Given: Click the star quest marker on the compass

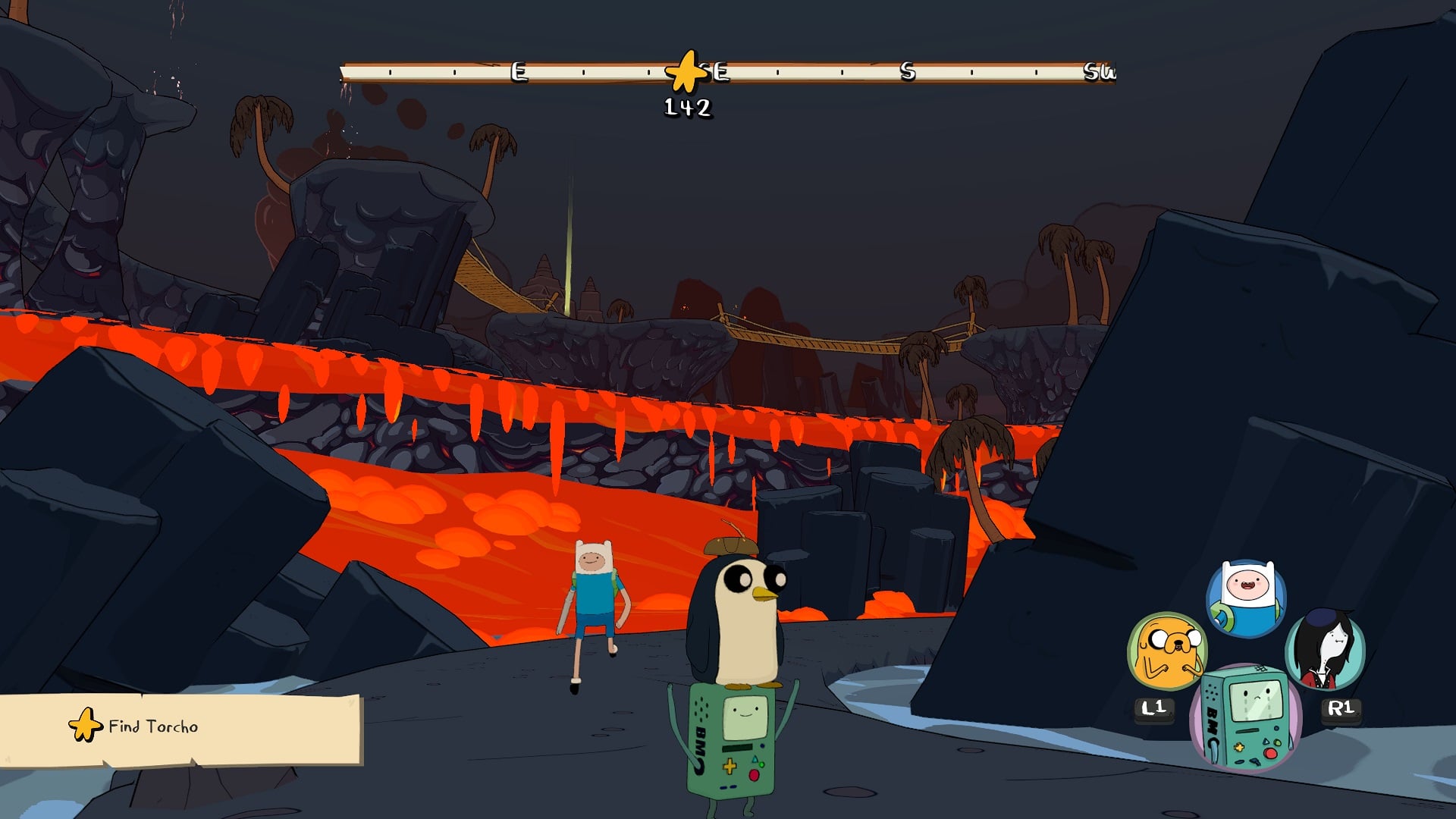Looking at the screenshot, I should (x=686, y=72).
